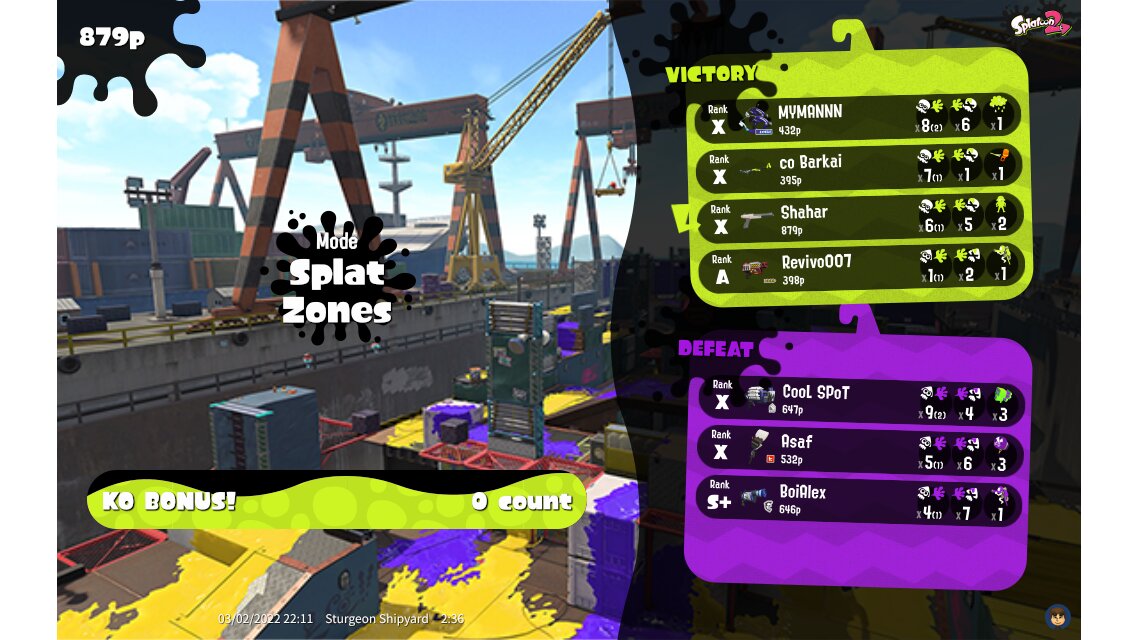Click BoiAlex's S+ rank row
This screenshot has height=640, width=1138.
click(858, 501)
